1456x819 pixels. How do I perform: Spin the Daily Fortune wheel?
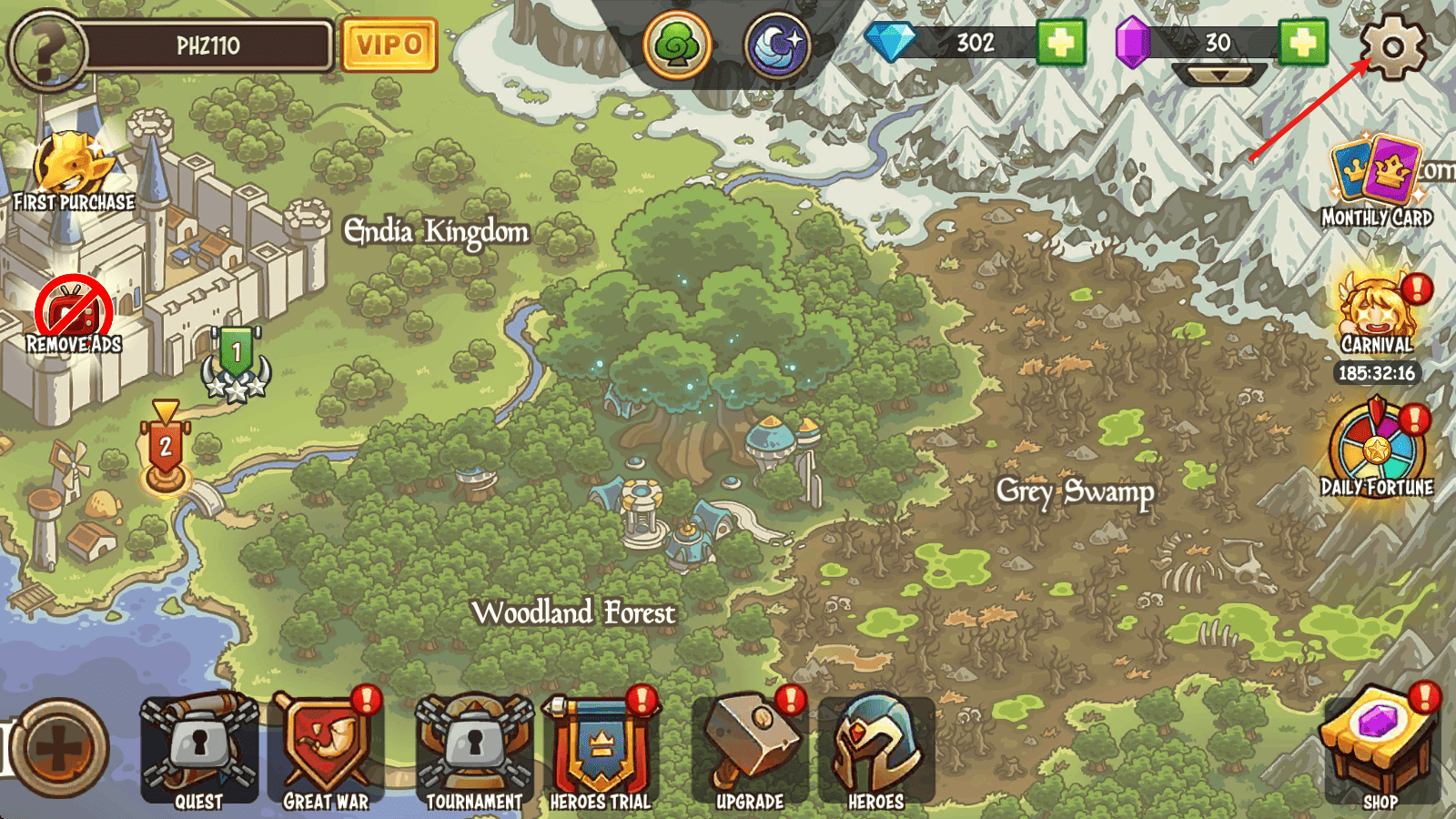pyautogui.click(x=1376, y=450)
